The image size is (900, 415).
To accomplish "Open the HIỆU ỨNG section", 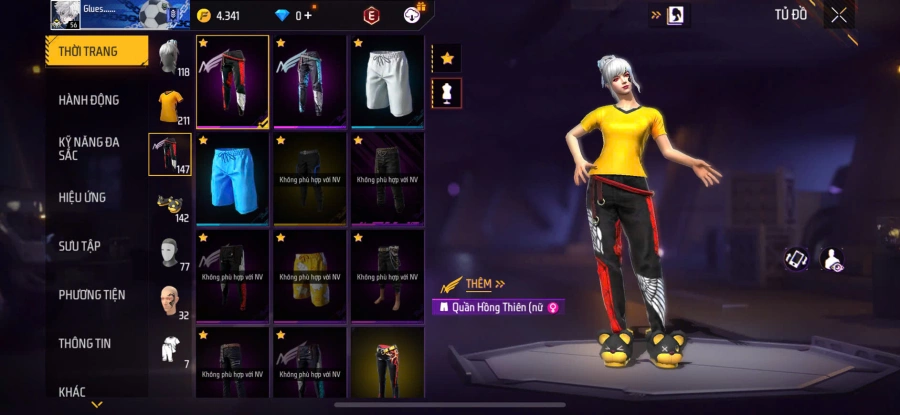I will coord(82,198).
